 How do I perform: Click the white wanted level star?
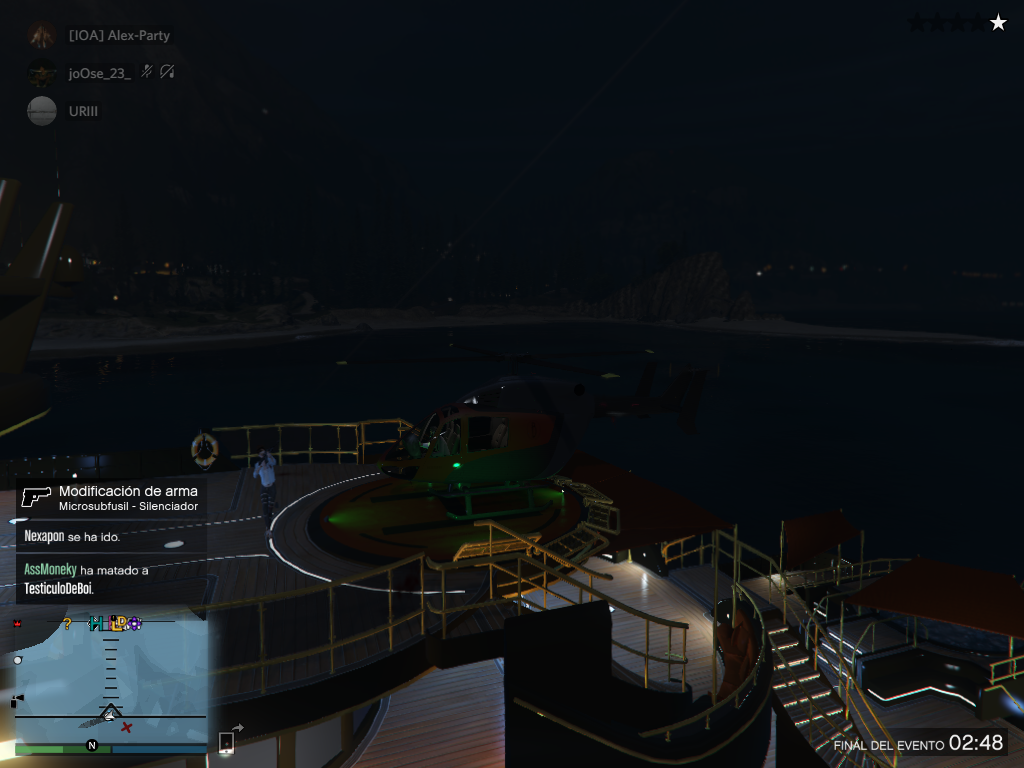(998, 23)
